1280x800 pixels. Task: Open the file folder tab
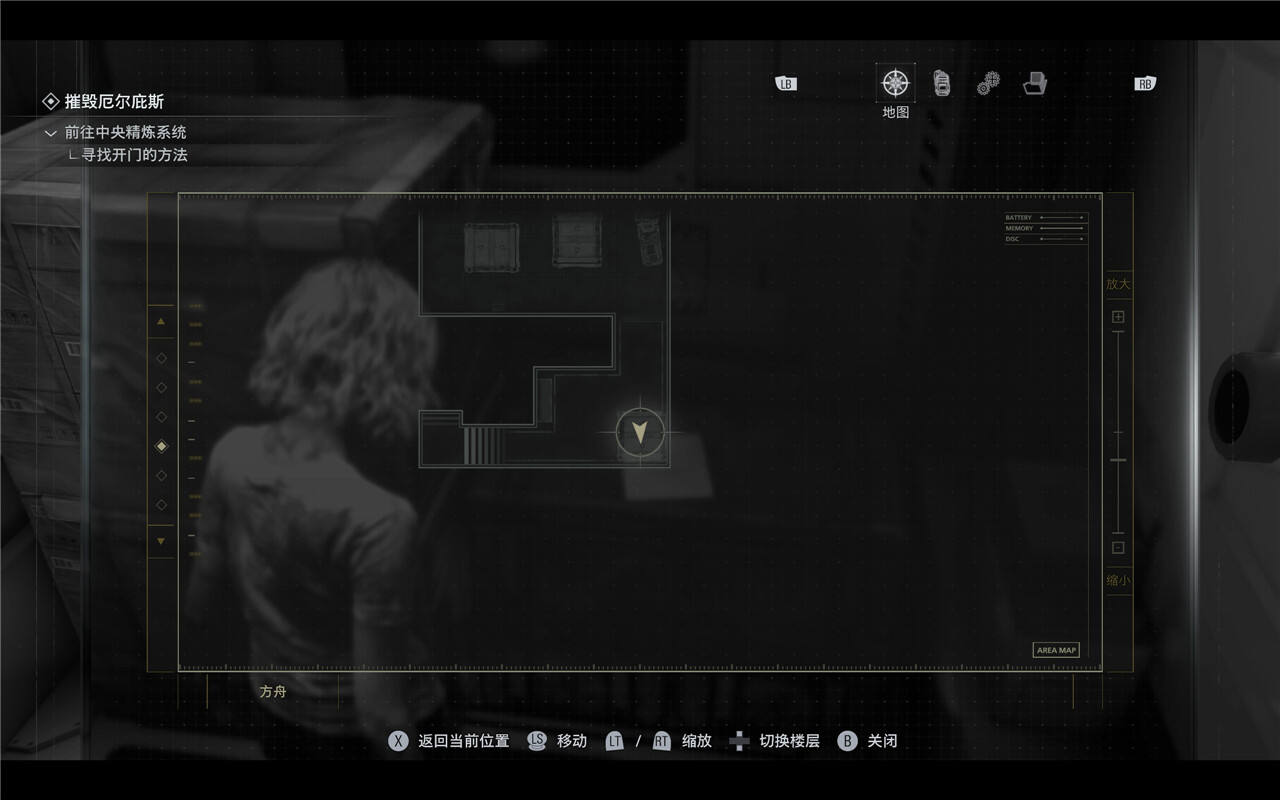tap(1035, 83)
